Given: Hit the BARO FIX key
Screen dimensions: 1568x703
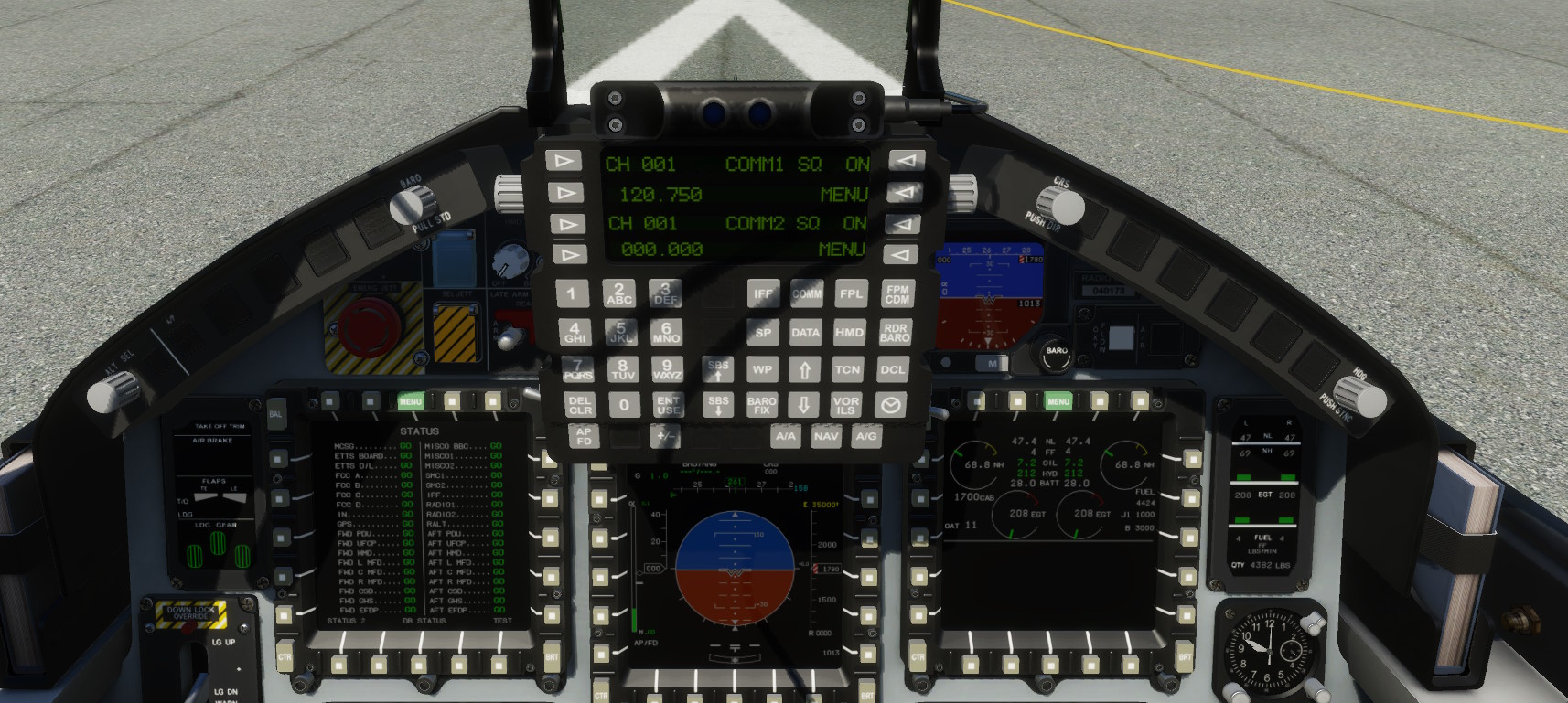Looking at the screenshot, I should coord(761,405).
